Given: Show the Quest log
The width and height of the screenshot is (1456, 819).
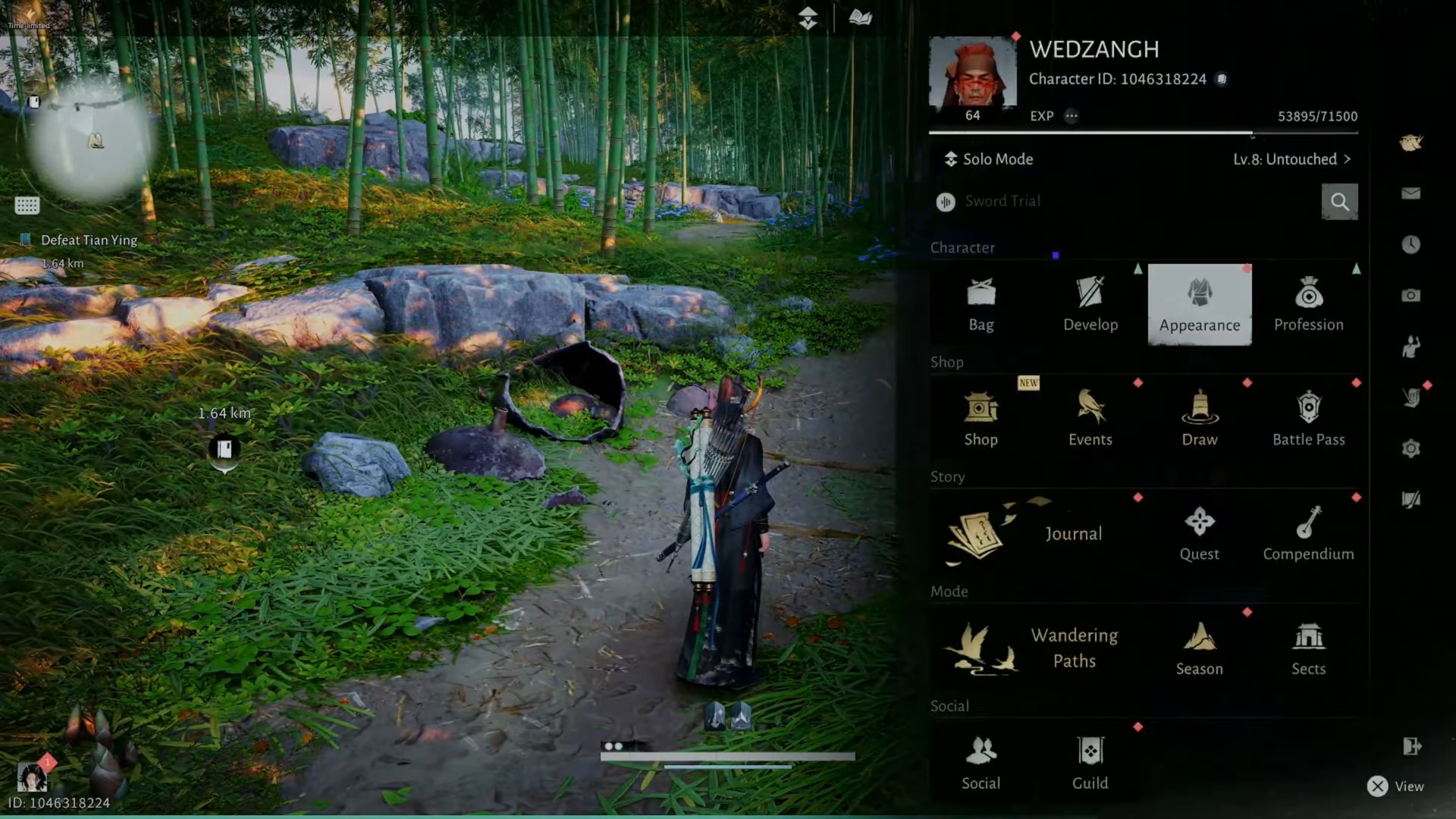Looking at the screenshot, I should pos(1199,534).
